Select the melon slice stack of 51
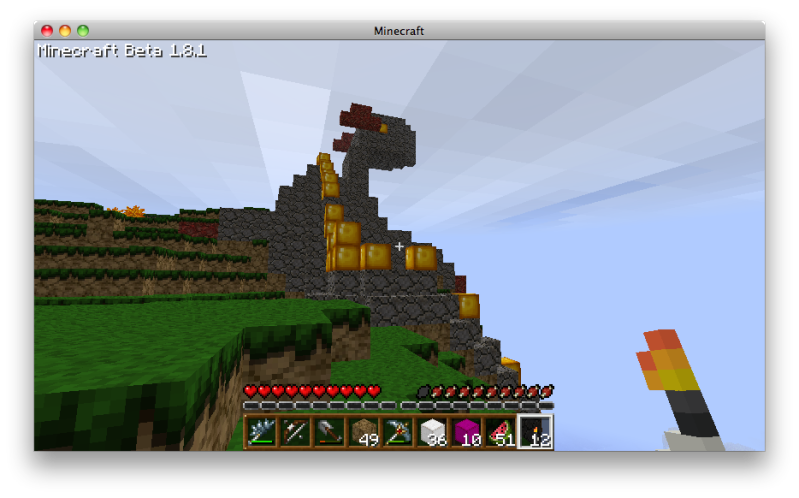Viewport: 799px width, 498px height. coord(500,432)
